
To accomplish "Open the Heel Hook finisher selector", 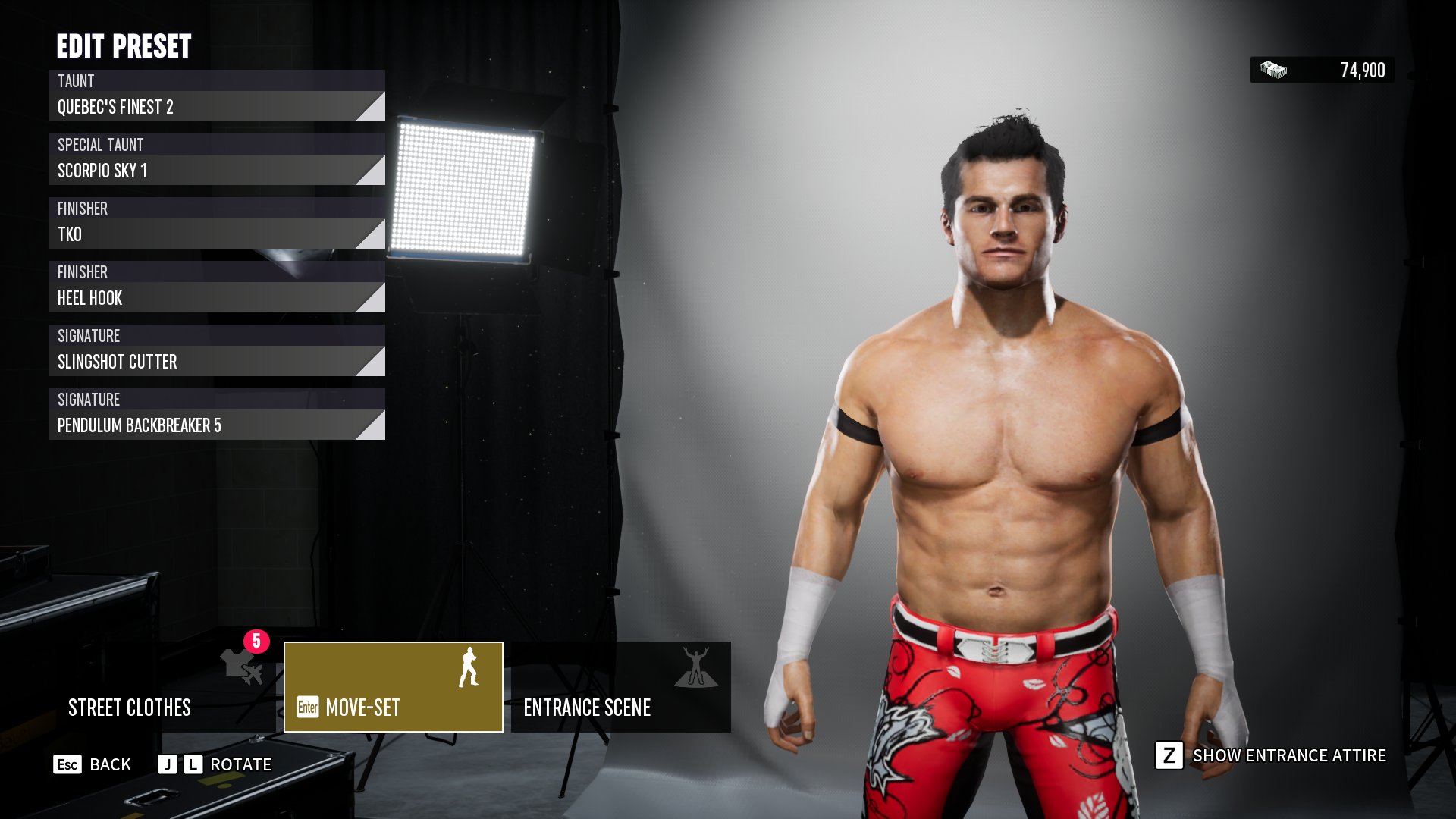I will click(x=216, y=298).
